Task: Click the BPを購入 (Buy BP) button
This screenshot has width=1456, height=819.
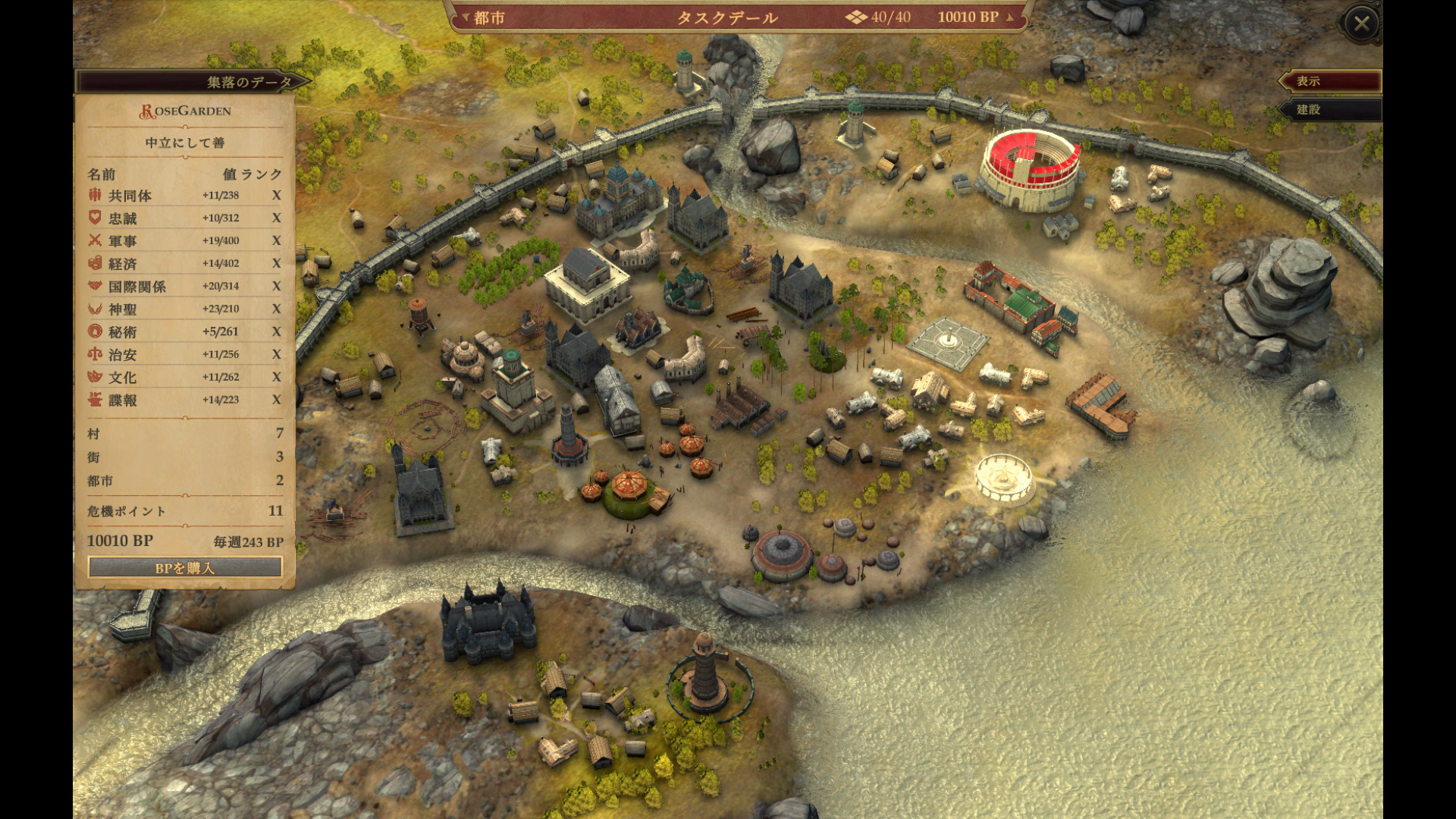Action: (x=185, y=567)
